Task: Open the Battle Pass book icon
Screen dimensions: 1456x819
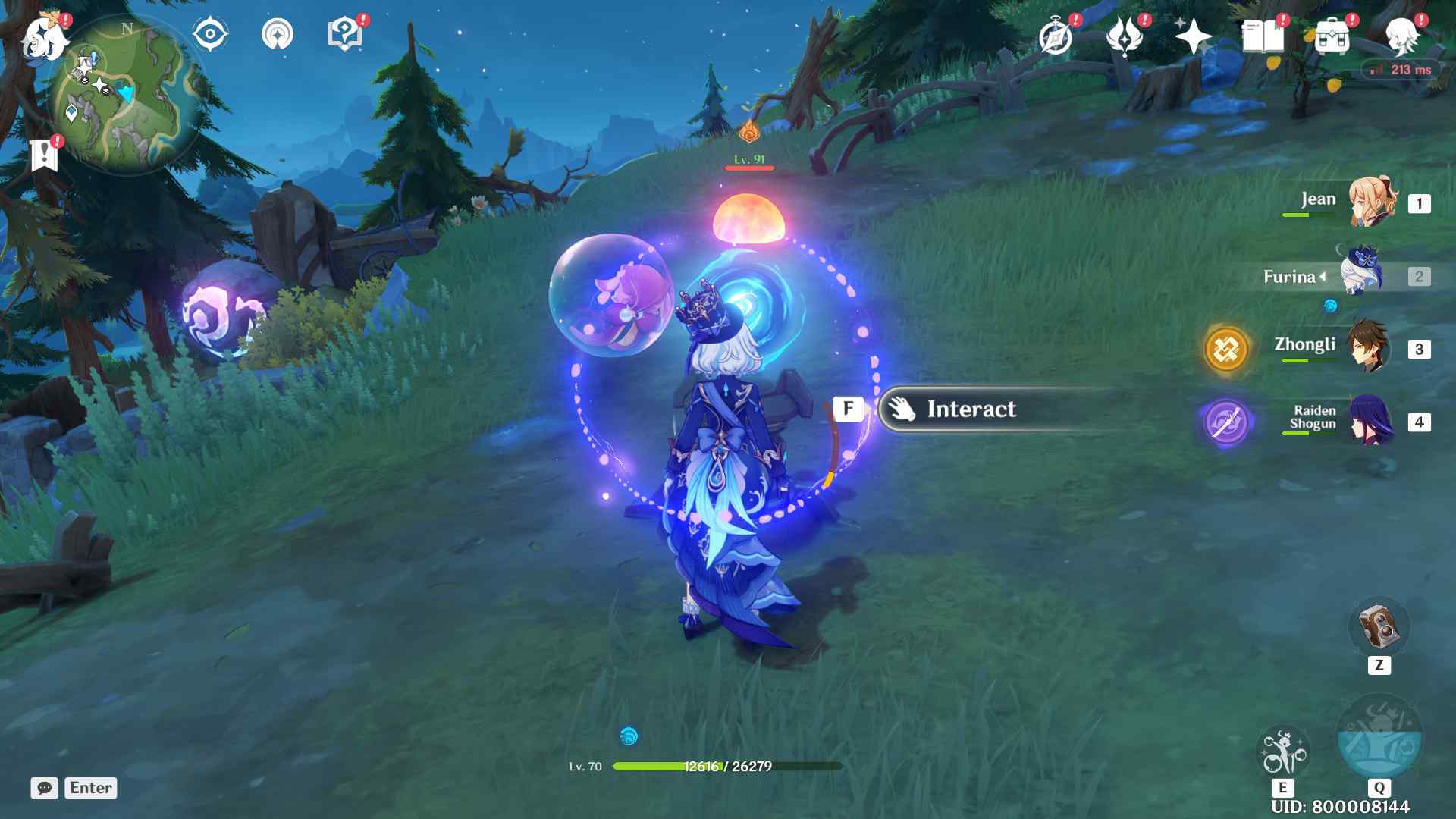Action: coord(1263,36)
